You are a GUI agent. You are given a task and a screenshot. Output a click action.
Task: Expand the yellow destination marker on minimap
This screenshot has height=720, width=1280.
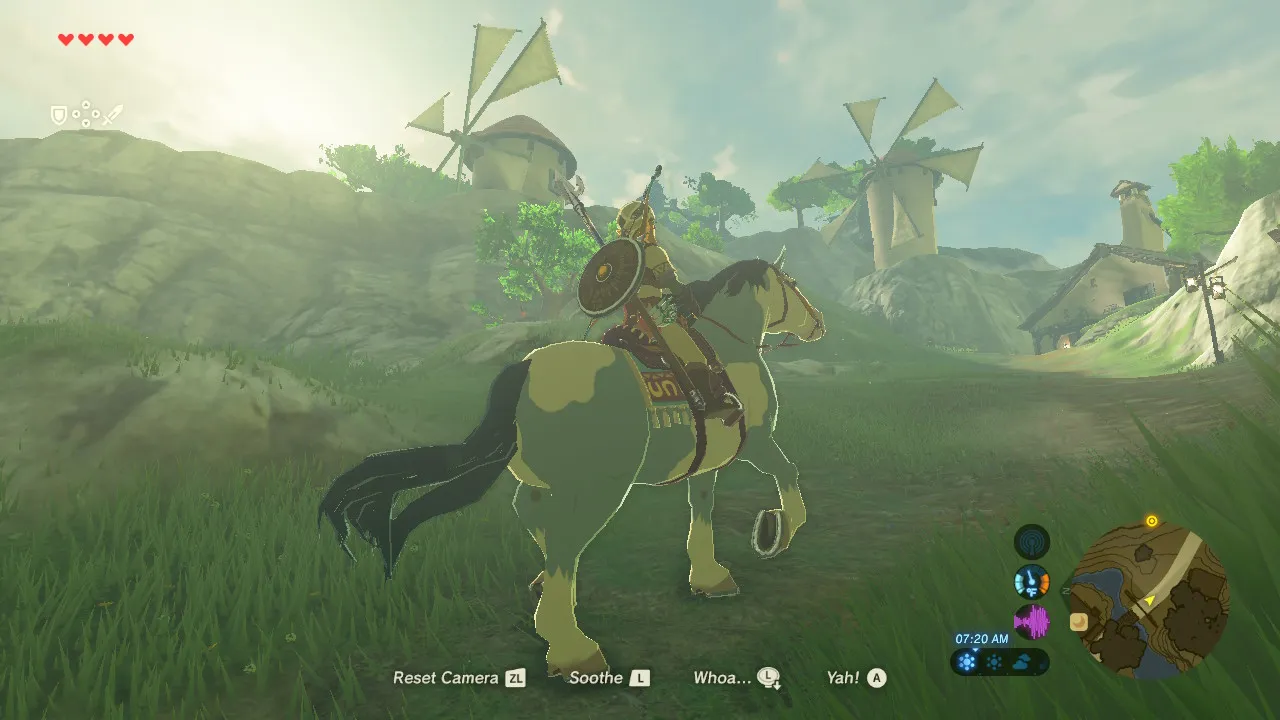pyautogui.click(x=1152, y=520)
